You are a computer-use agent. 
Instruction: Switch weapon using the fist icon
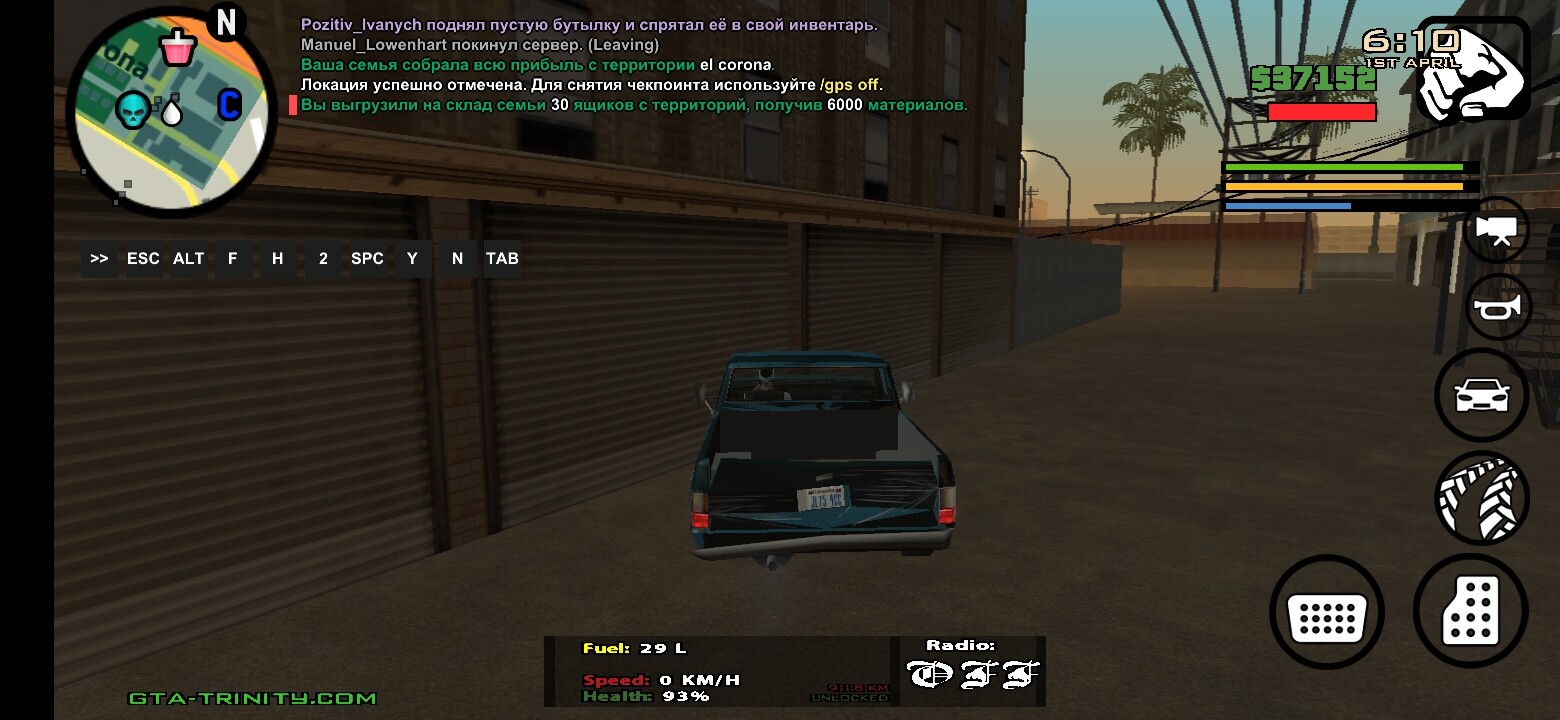[x=1472, y=70]
